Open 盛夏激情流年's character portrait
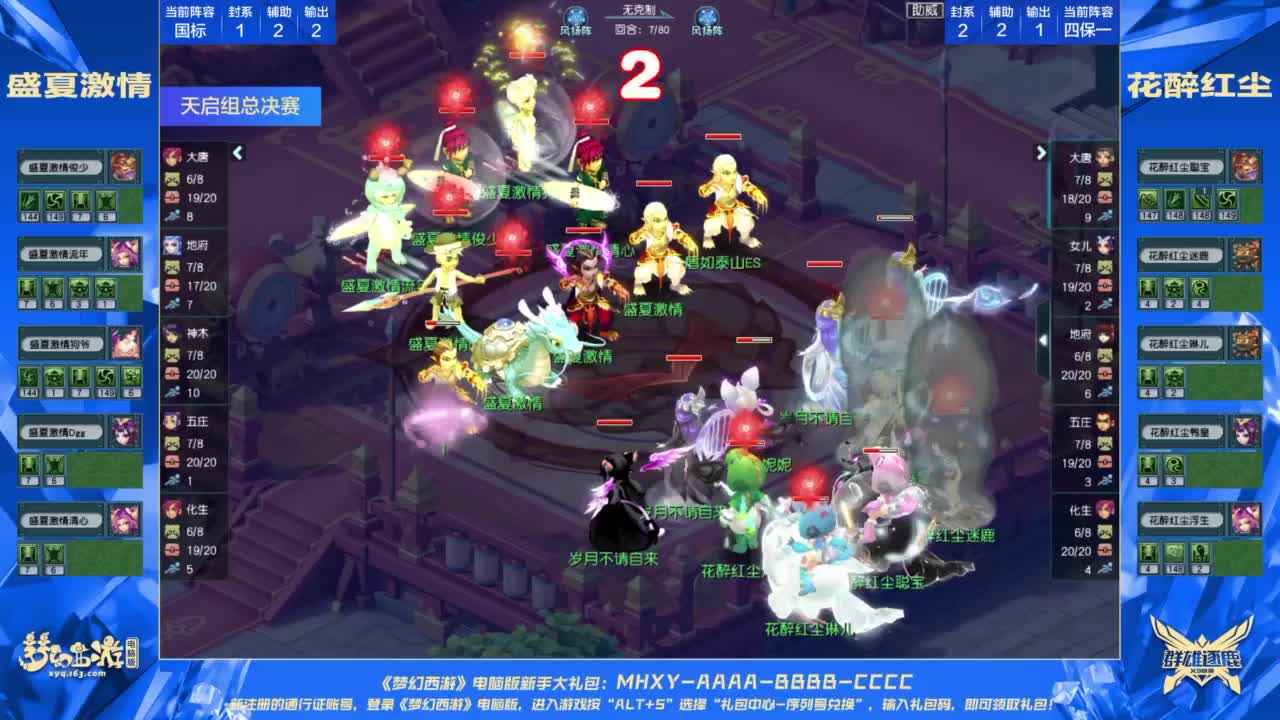This screenshot has height=720, width=1280. [x=126, y=255]
